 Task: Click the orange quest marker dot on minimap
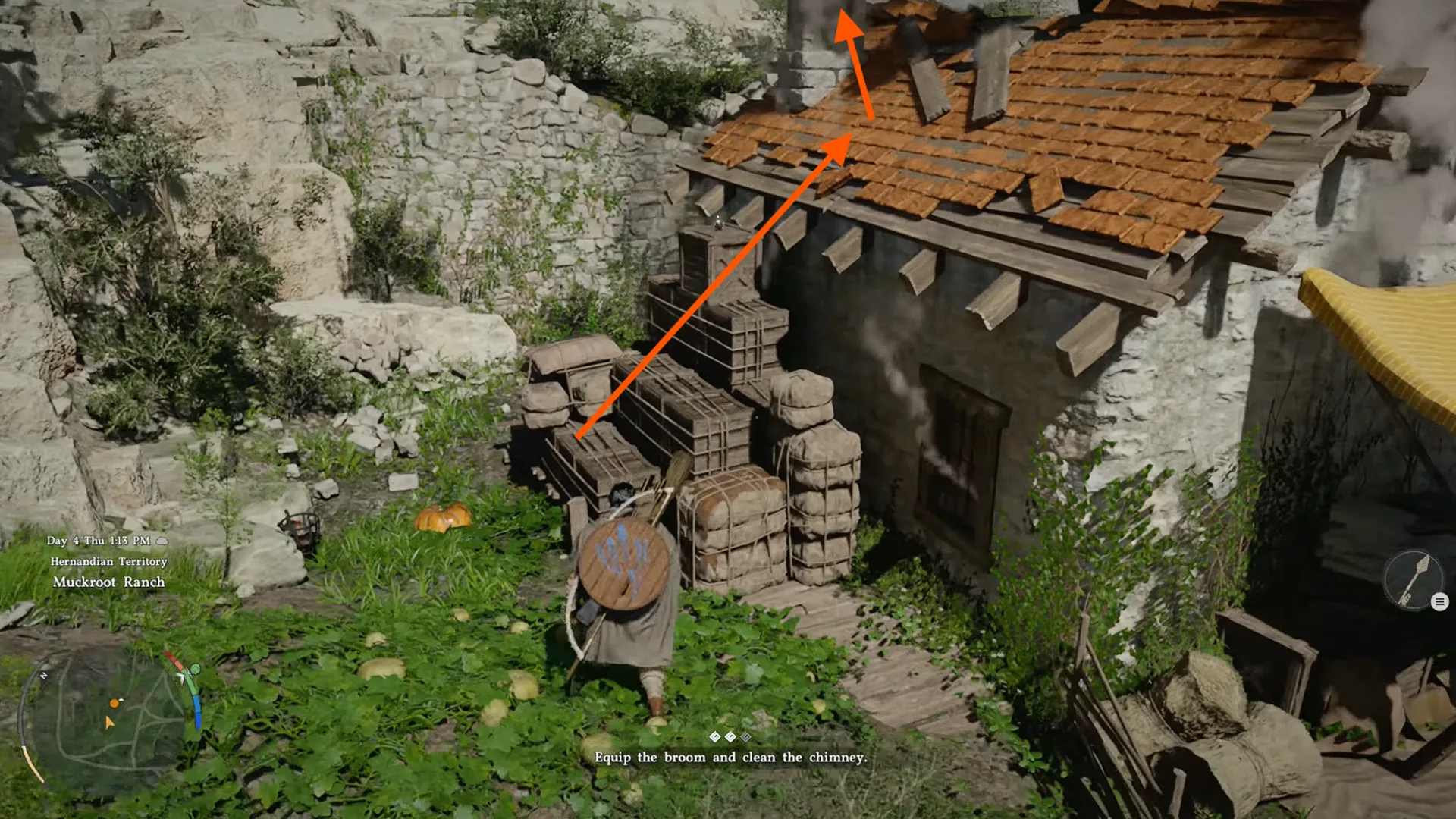tap(115, 702)
